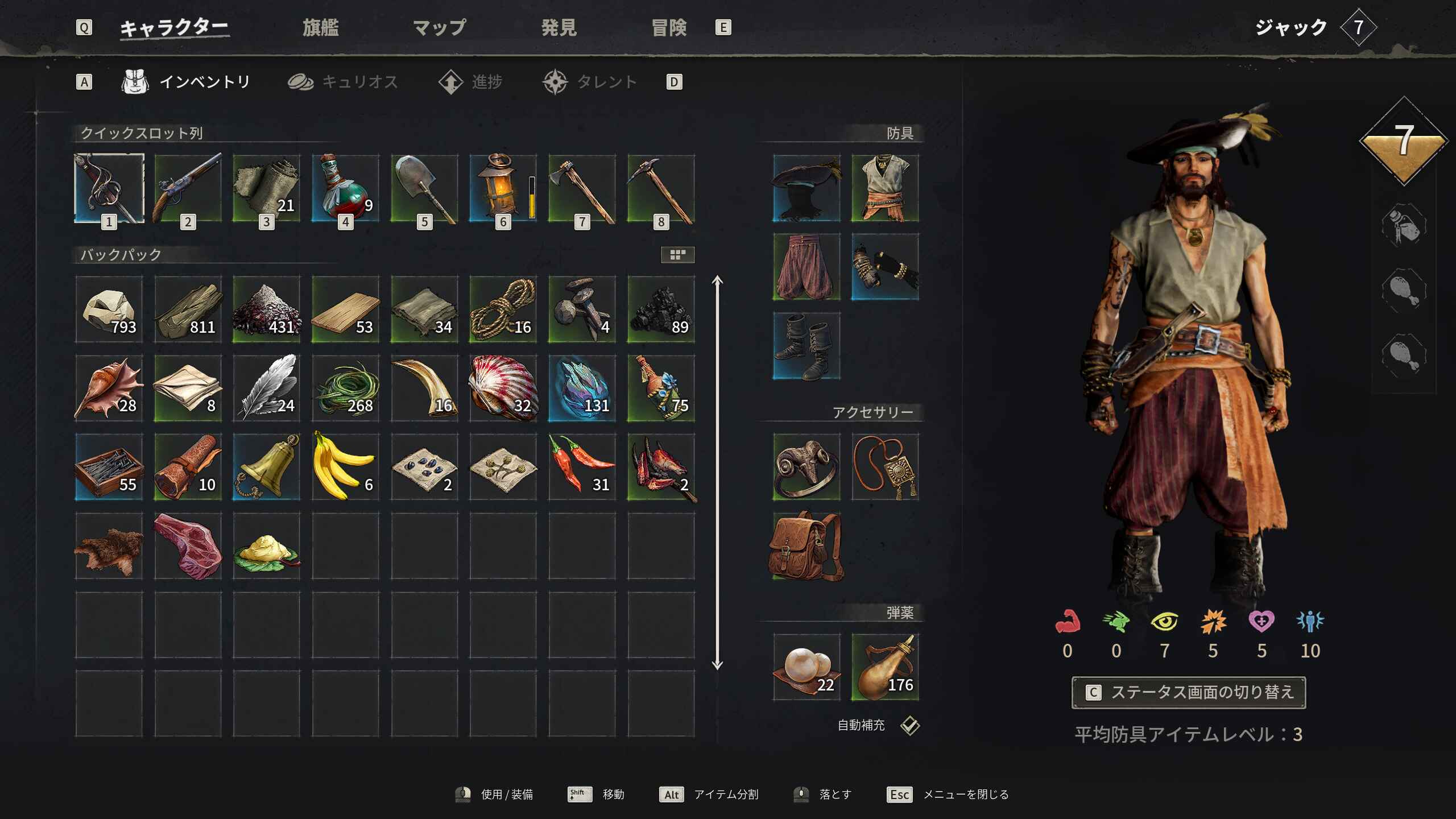Select the flintlock pistol quick slot
This screenshot has height=819, width=1456.
188,188
